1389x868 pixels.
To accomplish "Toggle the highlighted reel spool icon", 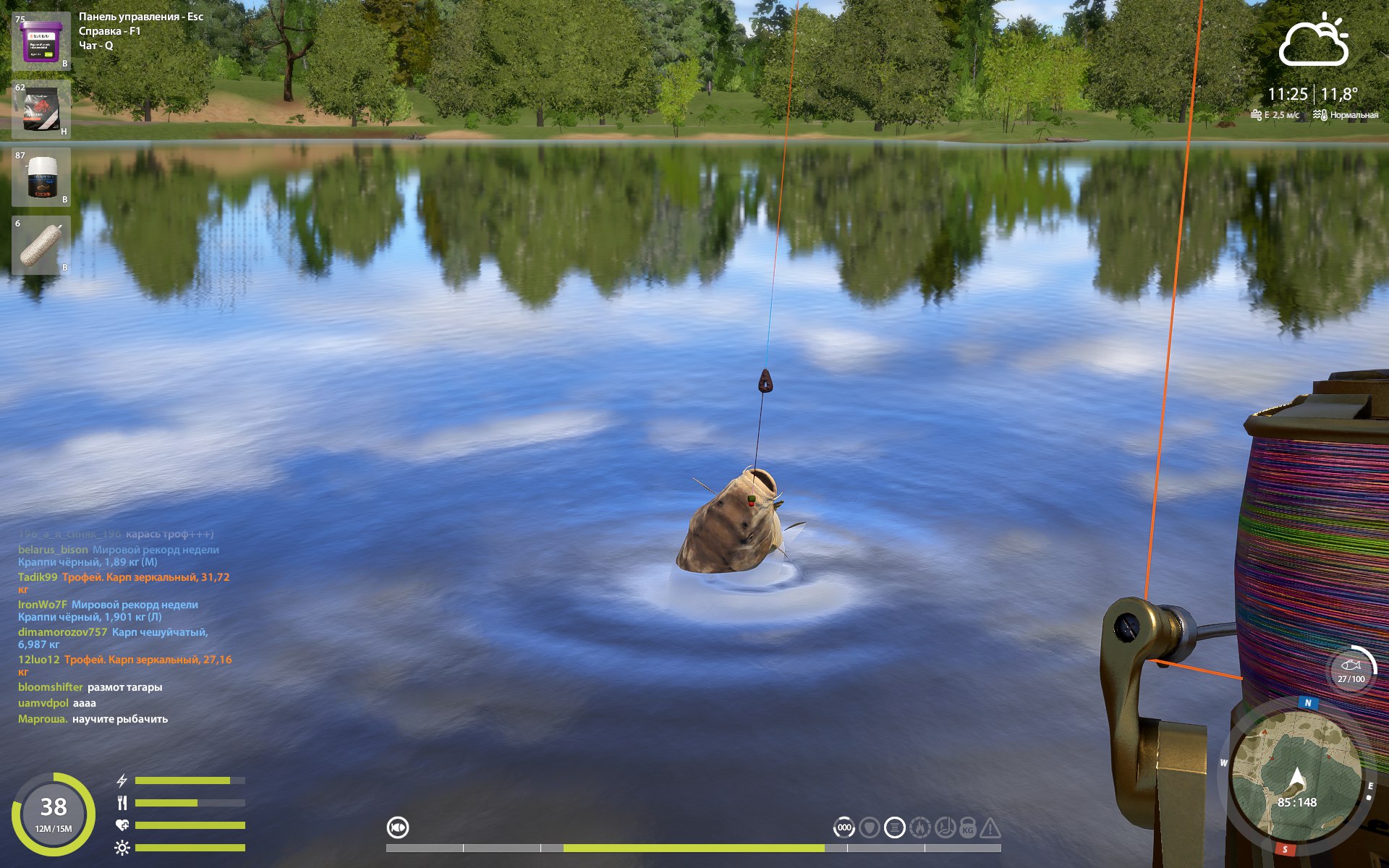I will coord(894,827).
